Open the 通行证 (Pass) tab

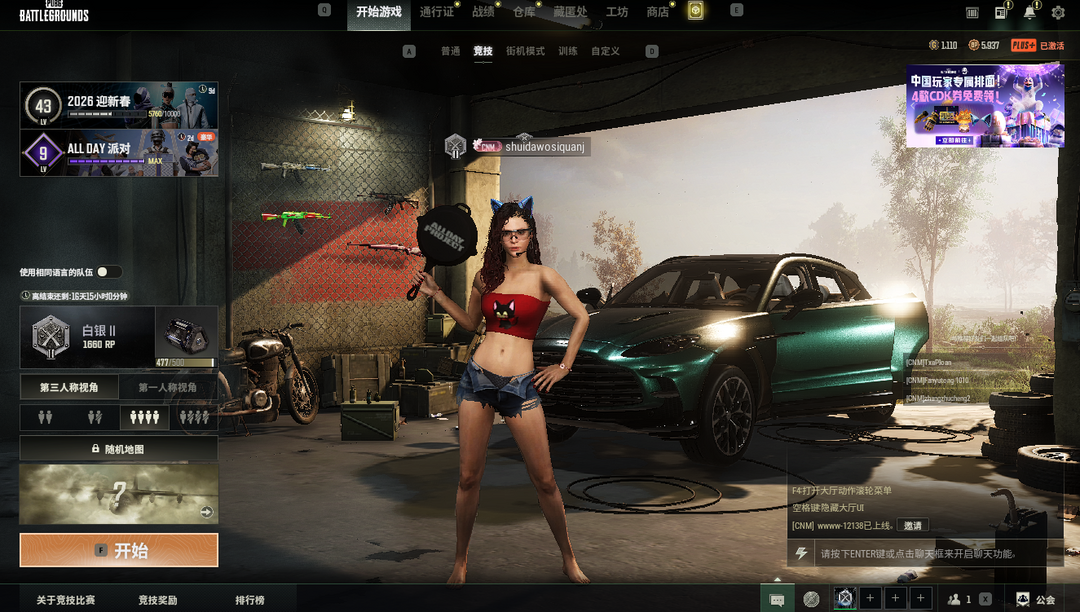(437, 12)
